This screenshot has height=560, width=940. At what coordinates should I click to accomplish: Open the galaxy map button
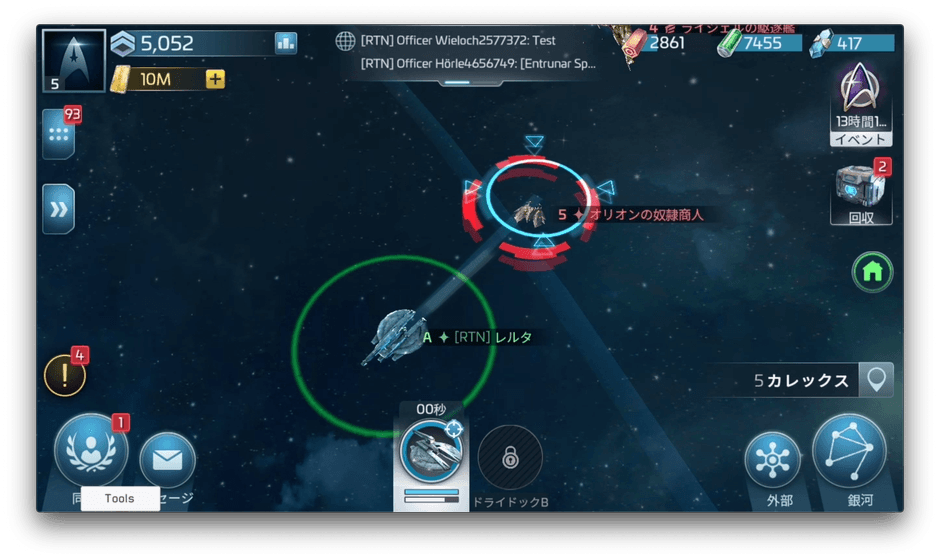(849, 451)
